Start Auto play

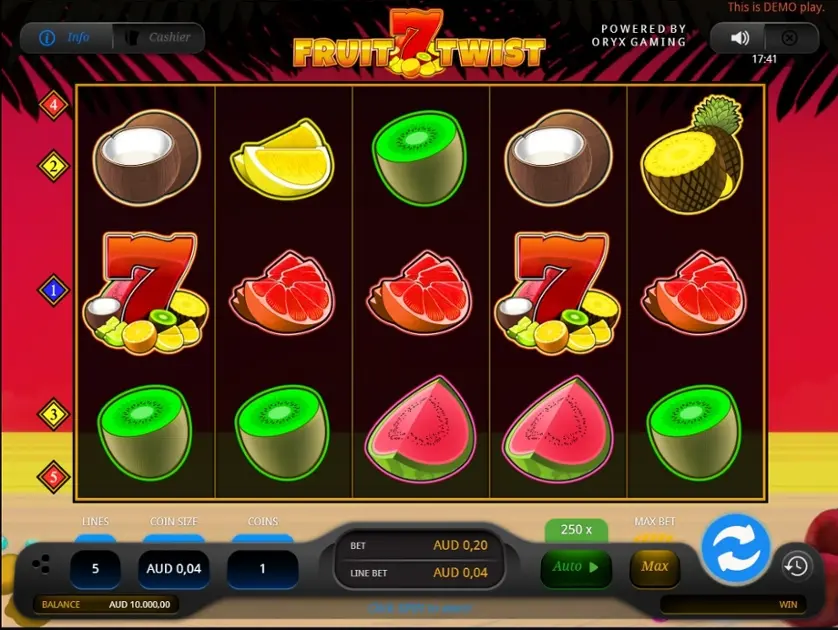(x=575, y=567)
